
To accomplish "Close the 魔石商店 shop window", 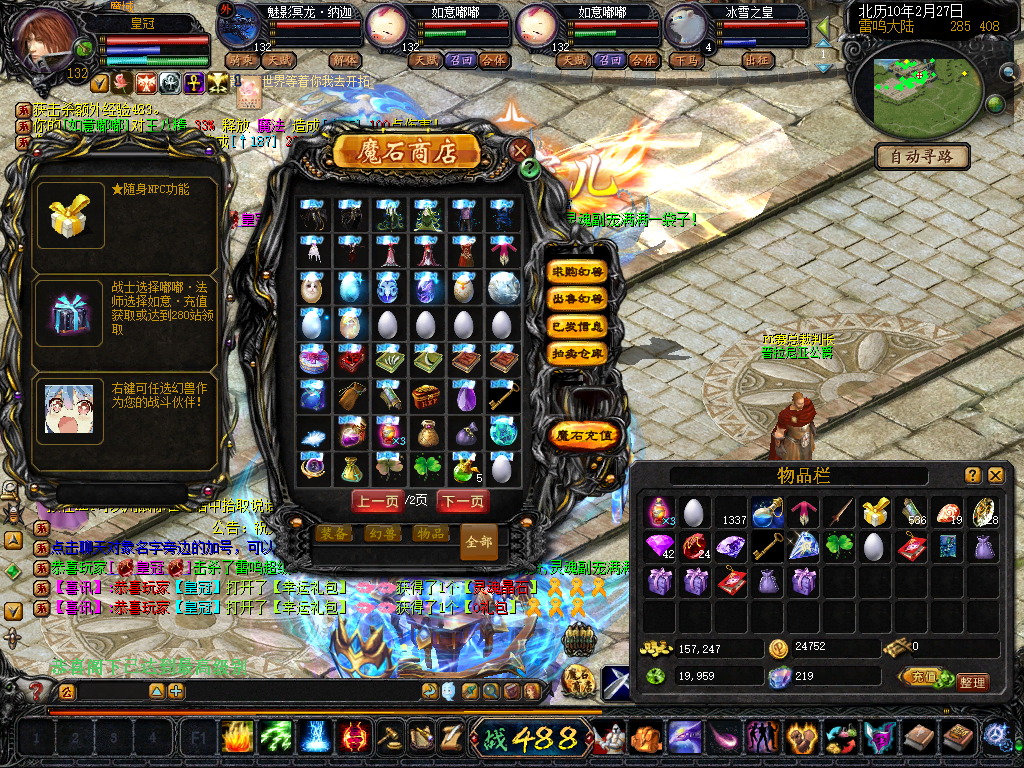I will click(521, 151).
